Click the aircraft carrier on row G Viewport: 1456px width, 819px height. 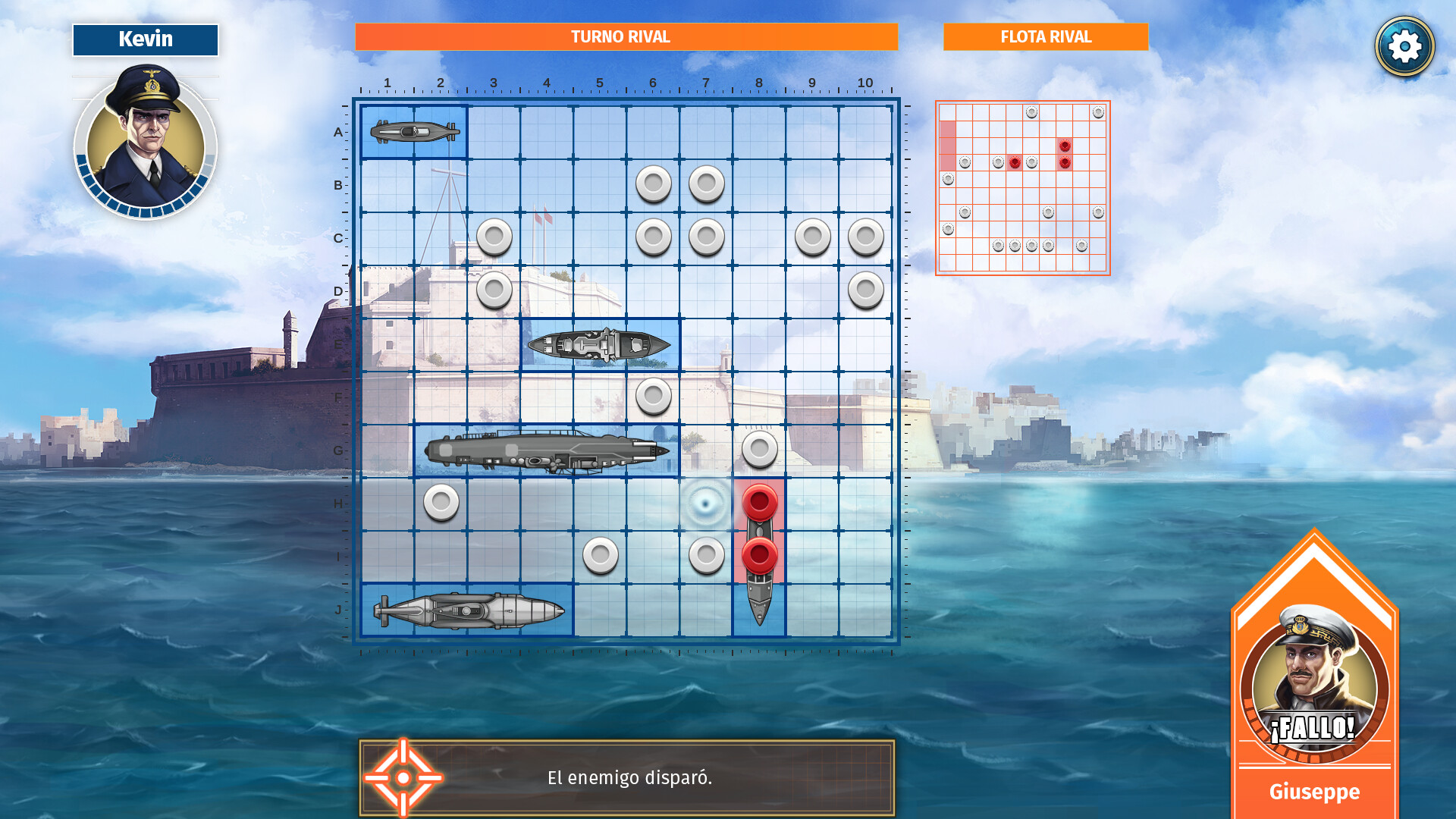546,450
